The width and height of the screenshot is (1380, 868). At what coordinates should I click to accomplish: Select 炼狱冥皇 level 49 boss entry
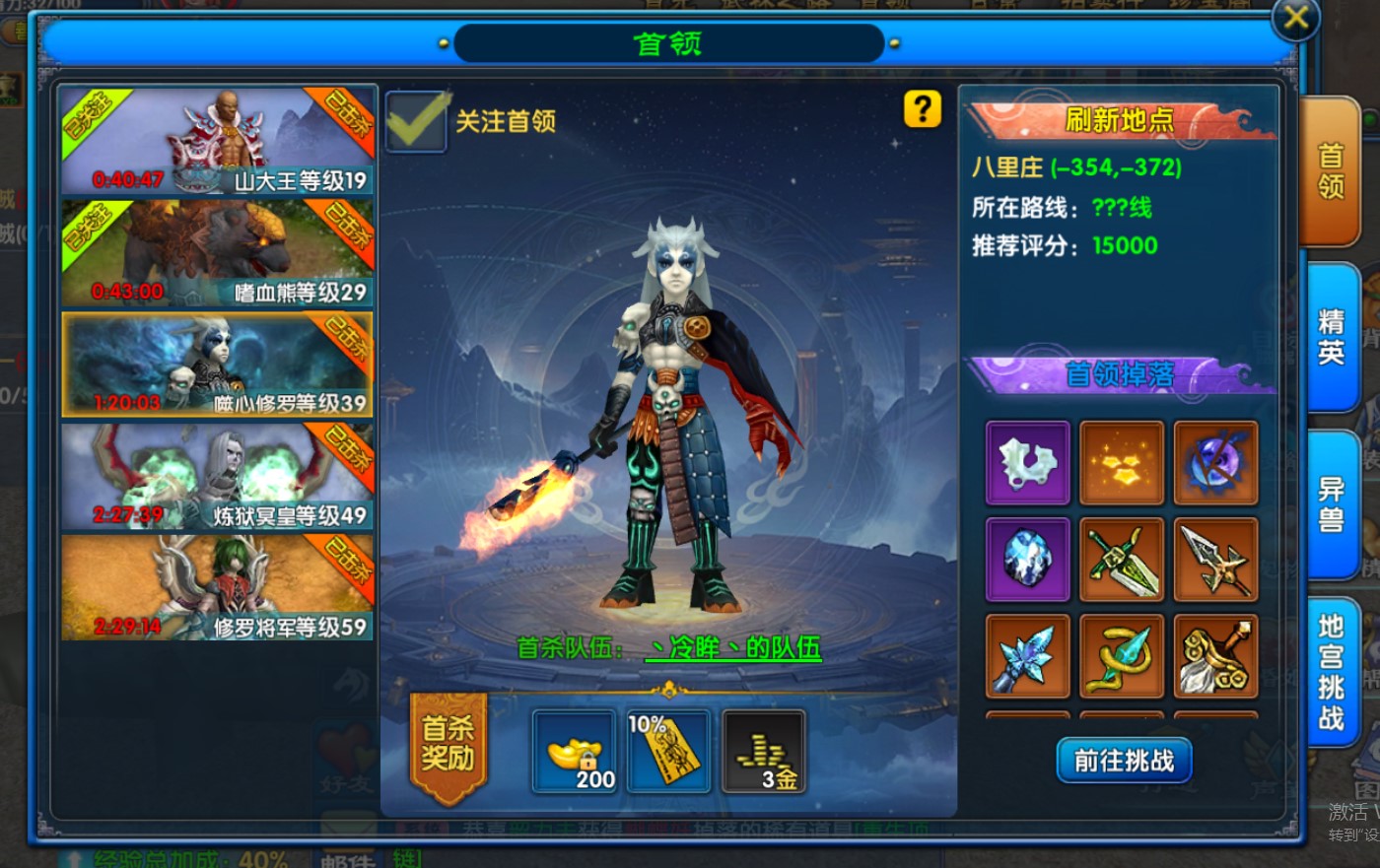pos(217,477)
